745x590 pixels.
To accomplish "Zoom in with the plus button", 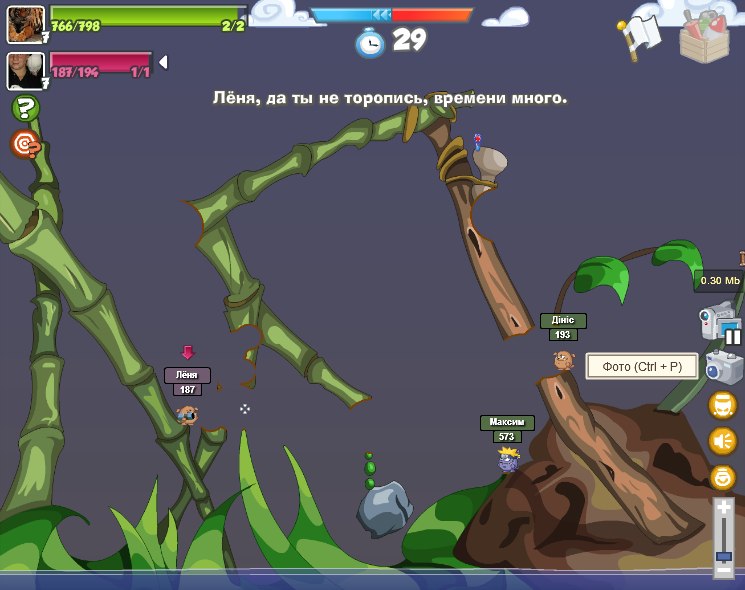I will pos(723,508).
